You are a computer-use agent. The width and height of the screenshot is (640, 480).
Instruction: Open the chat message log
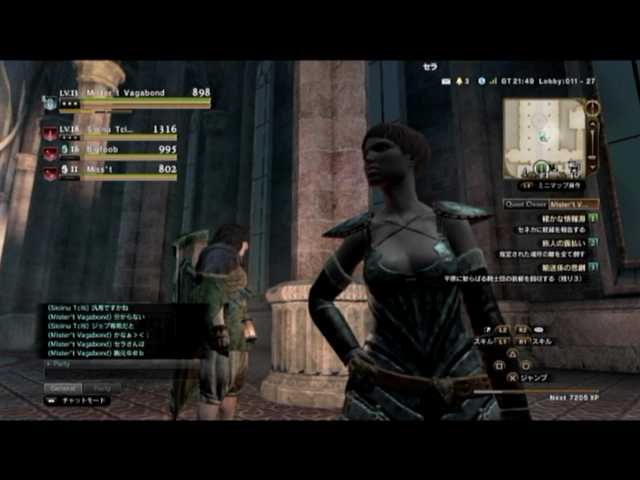108,330
